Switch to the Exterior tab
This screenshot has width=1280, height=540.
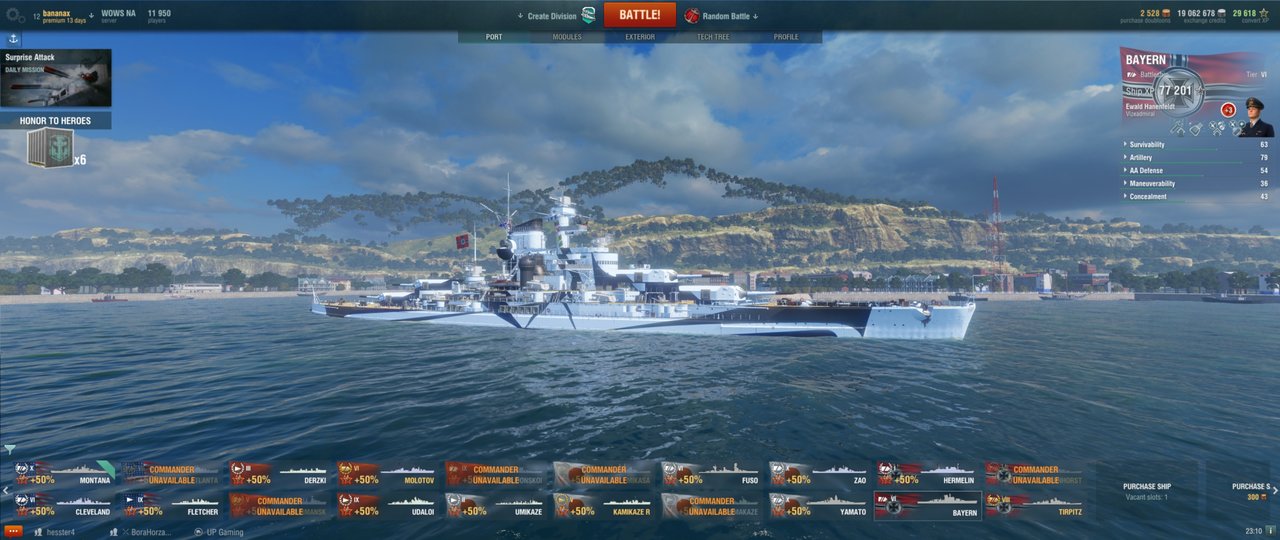pos(640,37)
